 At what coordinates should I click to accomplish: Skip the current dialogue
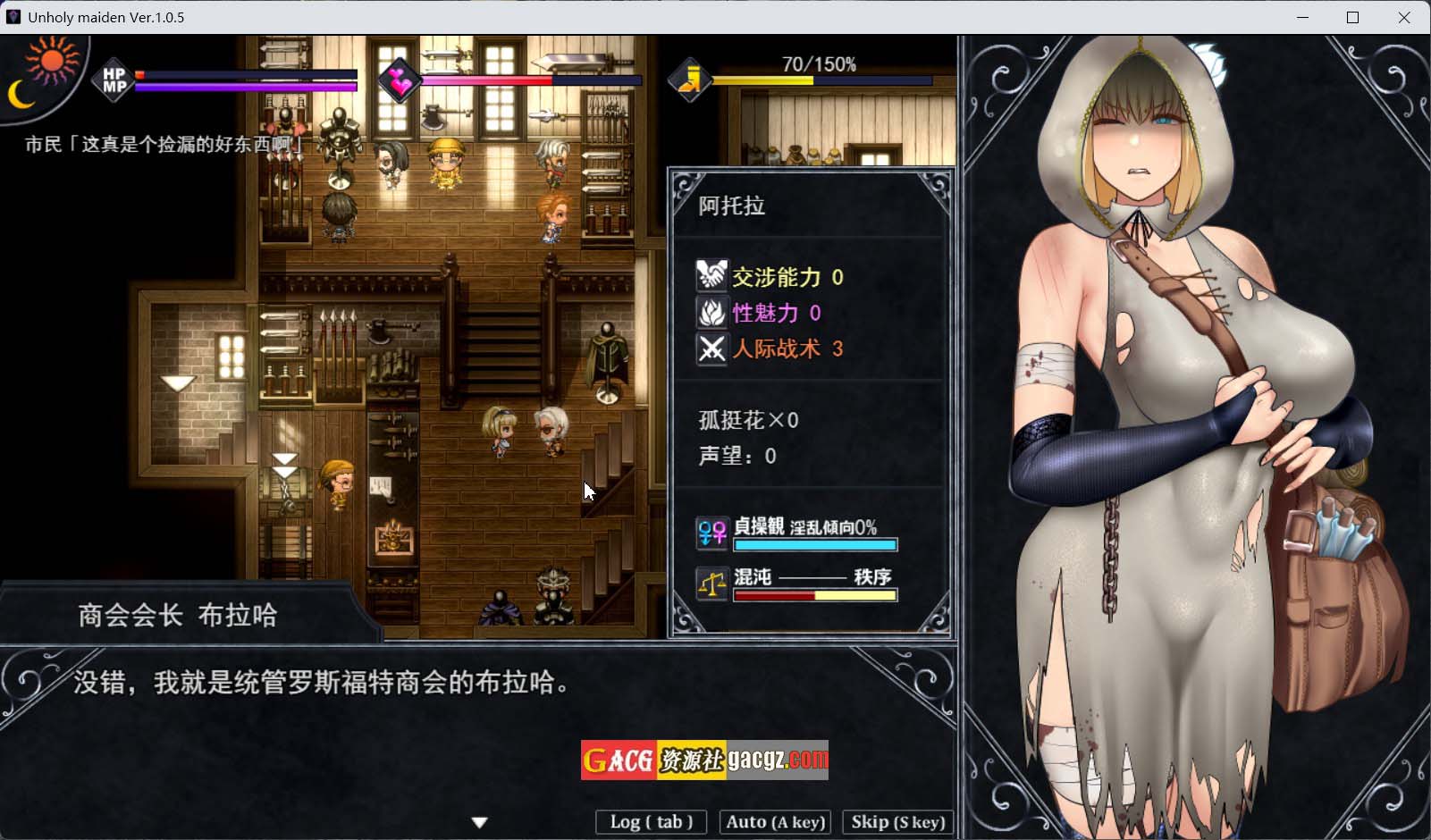897,822
